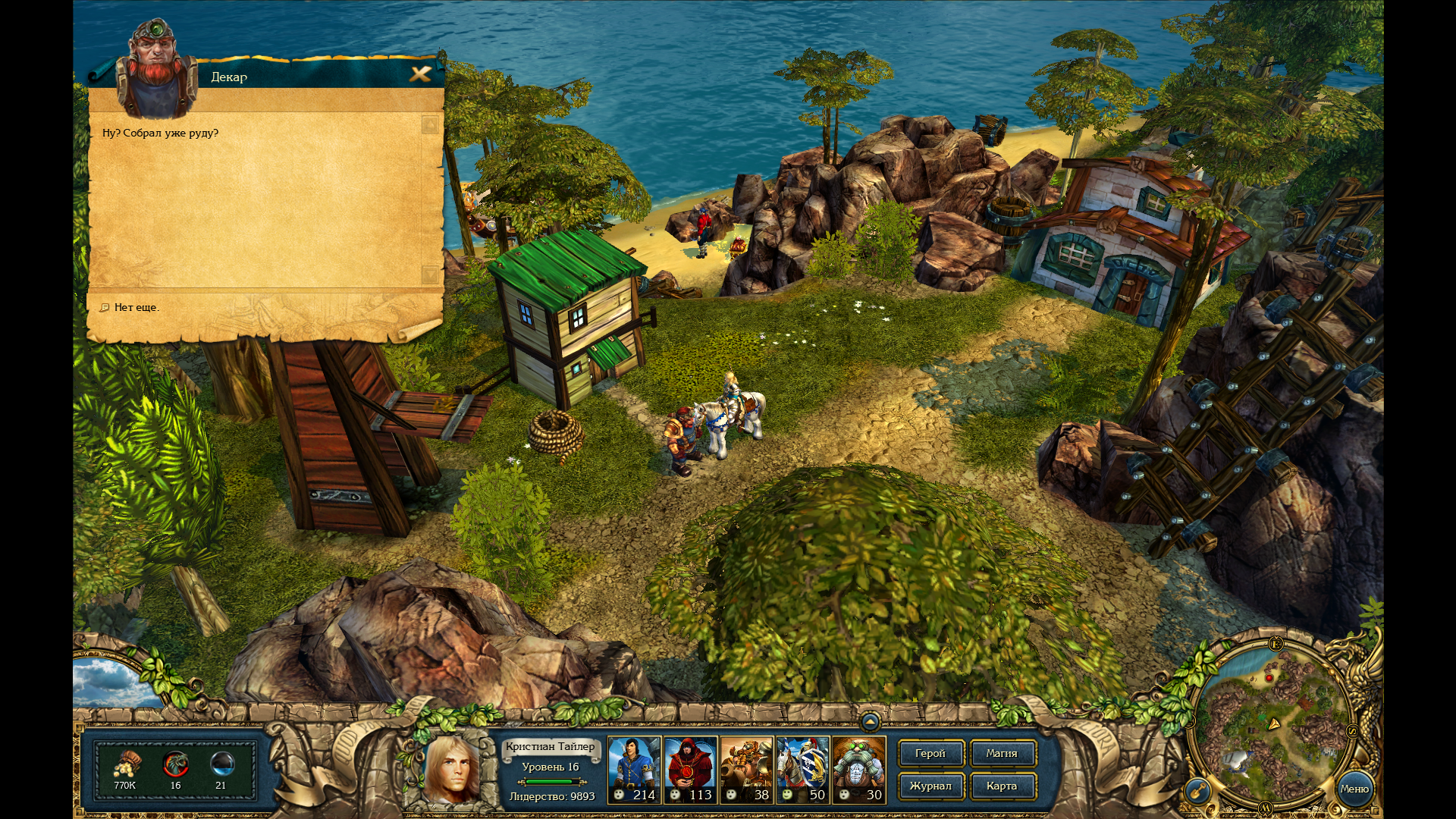Image resolution: width=1456 pixels, height=819 pixels.
Task: Open the Журнал quest journal
Action: [930, 786]
